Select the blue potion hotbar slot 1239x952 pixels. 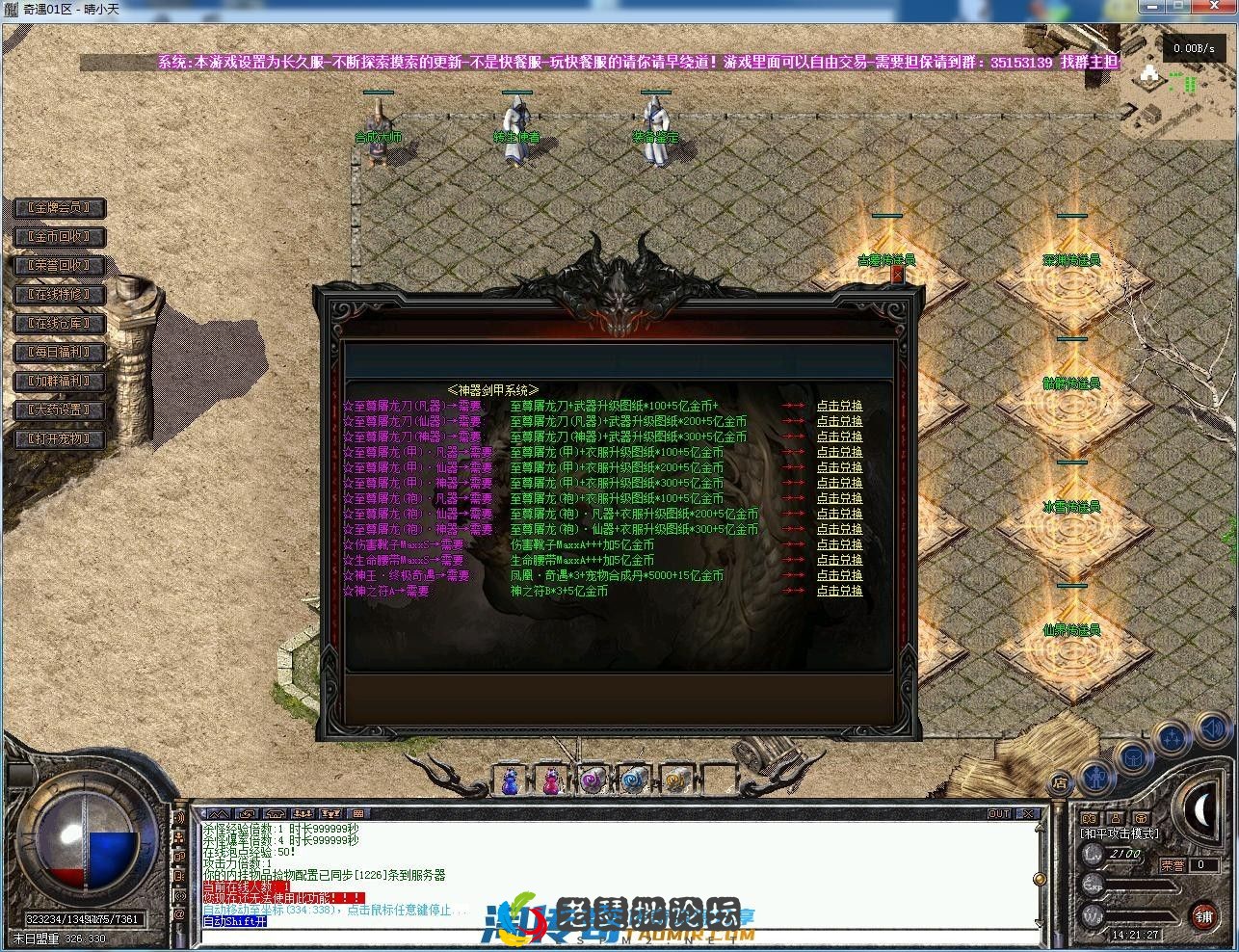pyautogui.click(x=511, y=780)
